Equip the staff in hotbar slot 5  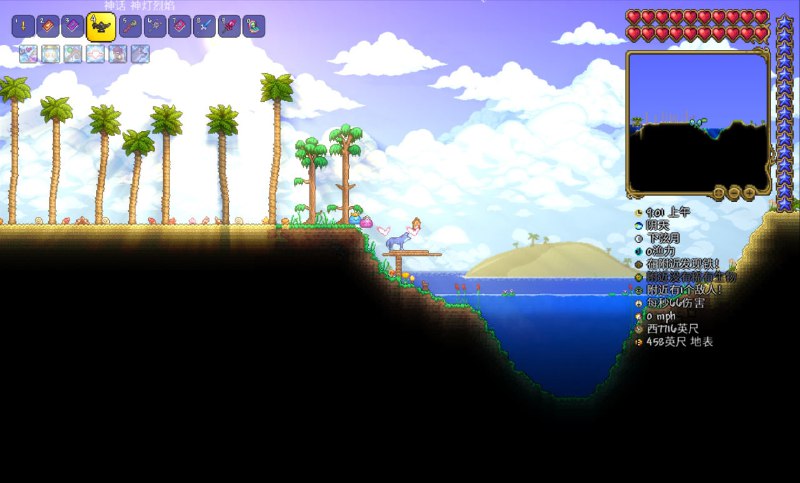(x=130, y=27)
